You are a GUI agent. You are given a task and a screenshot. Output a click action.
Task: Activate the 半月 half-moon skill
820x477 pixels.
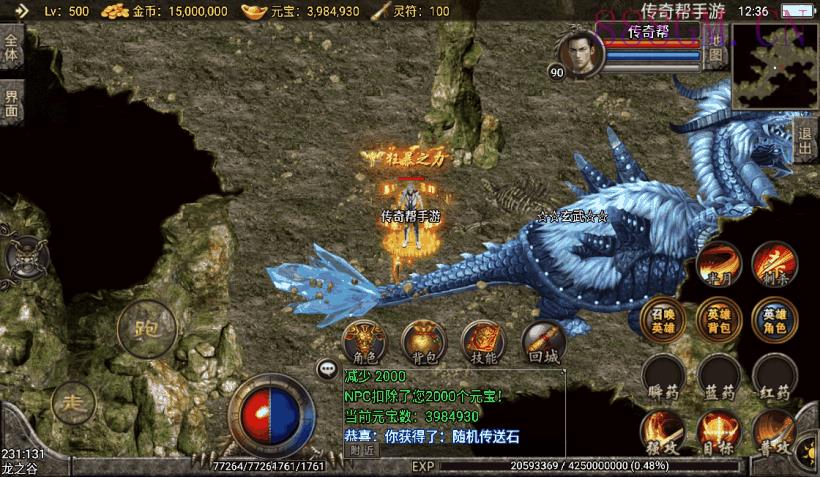click(718, 263)
